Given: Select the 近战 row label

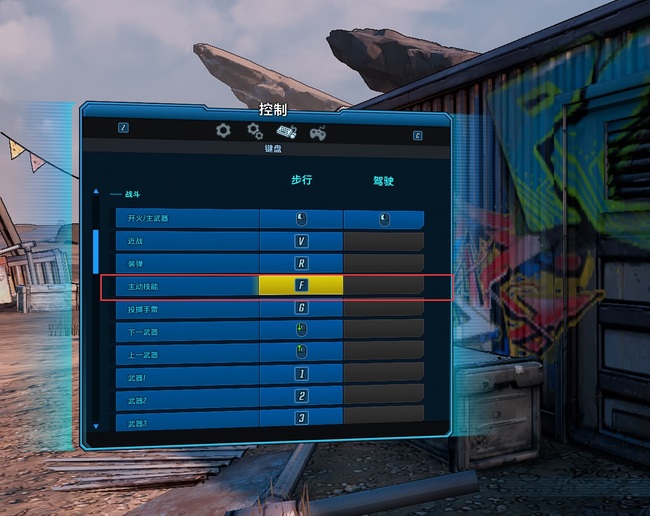Looking at the screenshot, I should [x=186, y=241].
